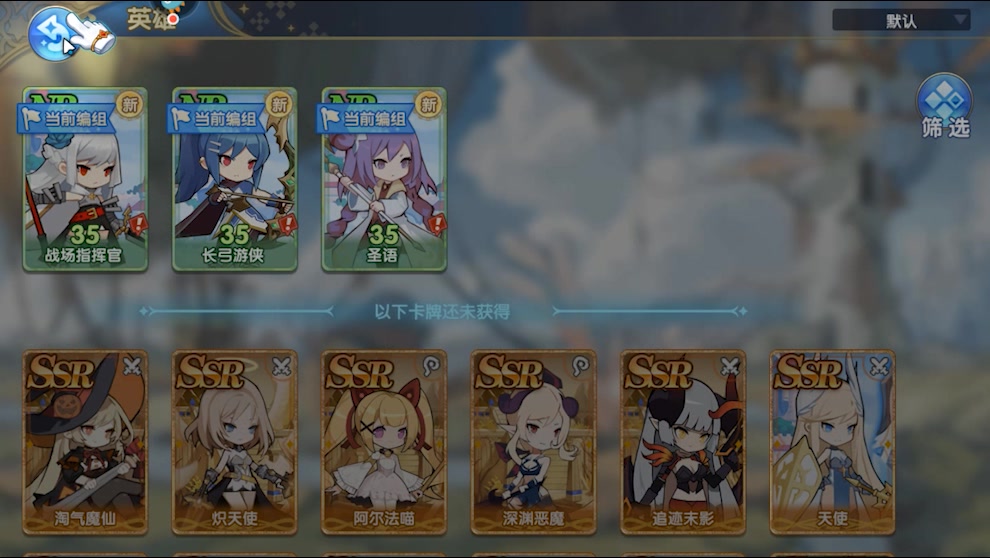This screenshot has width=990, height=558.
Task: Show the 追迹末影 SSR card
Action: point(682,441)
